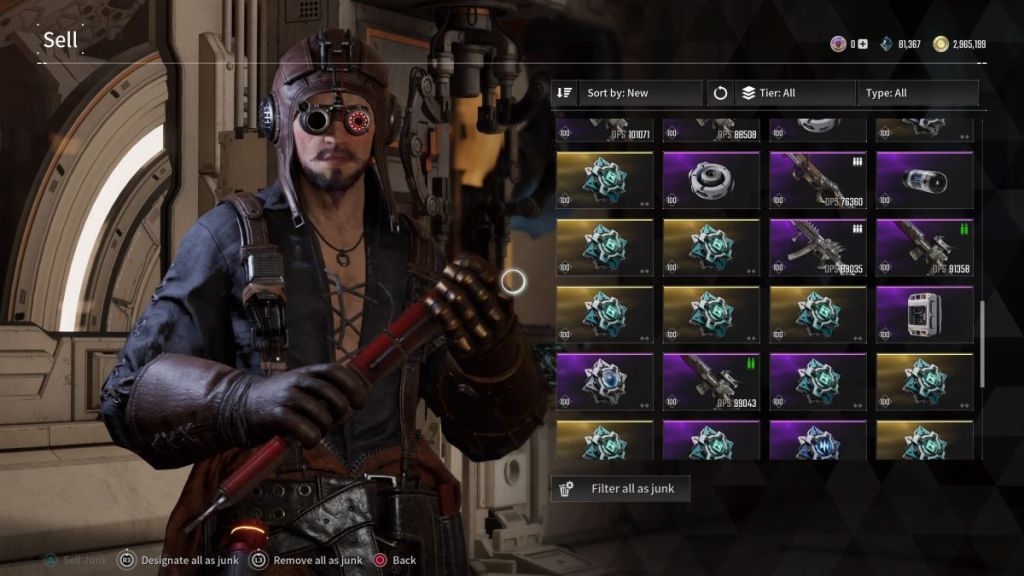Open the Sort by: New dropdown
The height and width of the screenshot is (576, 1024).
[627, 93]
